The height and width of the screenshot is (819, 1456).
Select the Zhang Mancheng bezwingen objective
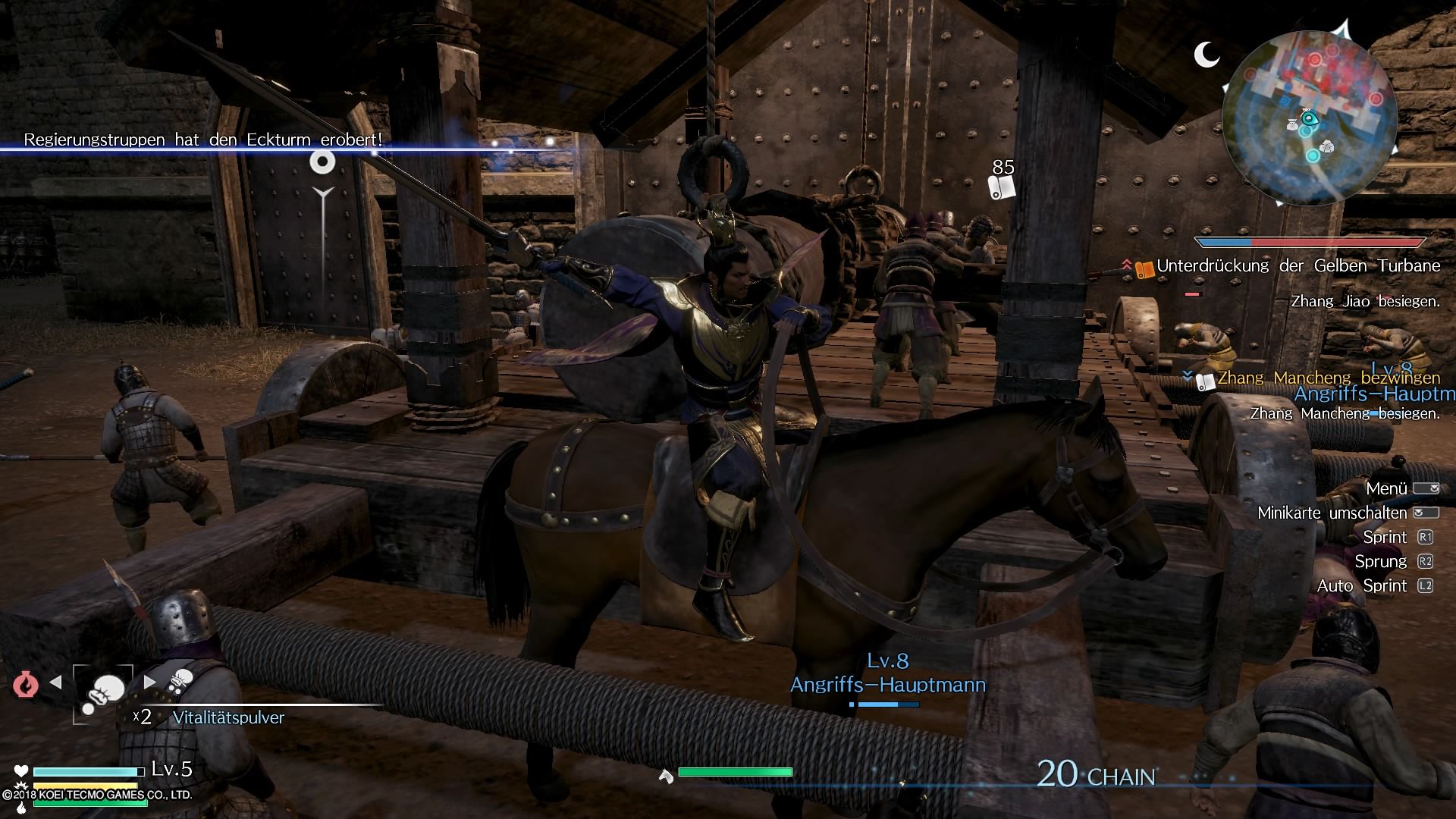point(1328,378)
